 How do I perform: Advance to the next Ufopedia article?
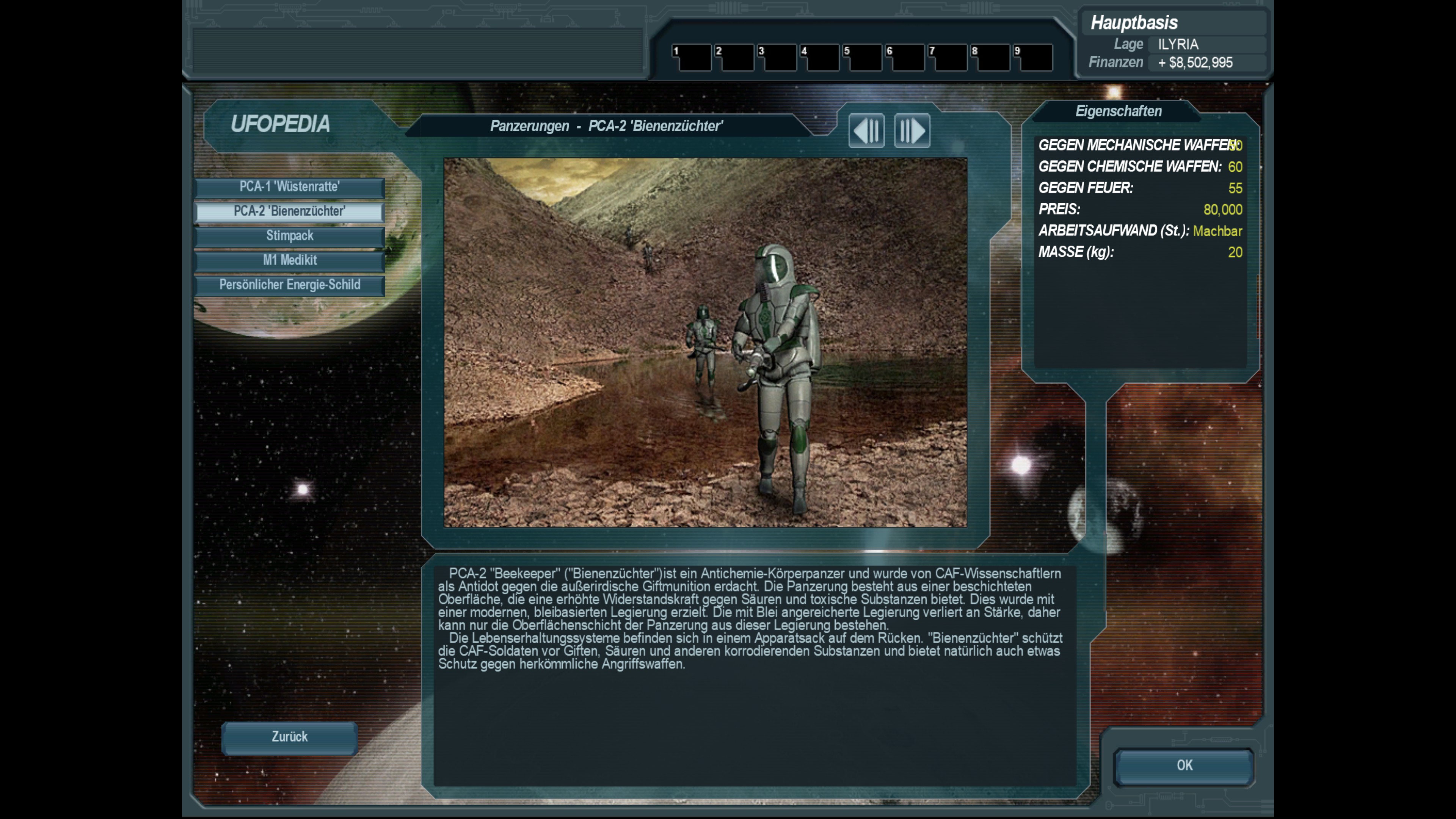pos(912,131)
